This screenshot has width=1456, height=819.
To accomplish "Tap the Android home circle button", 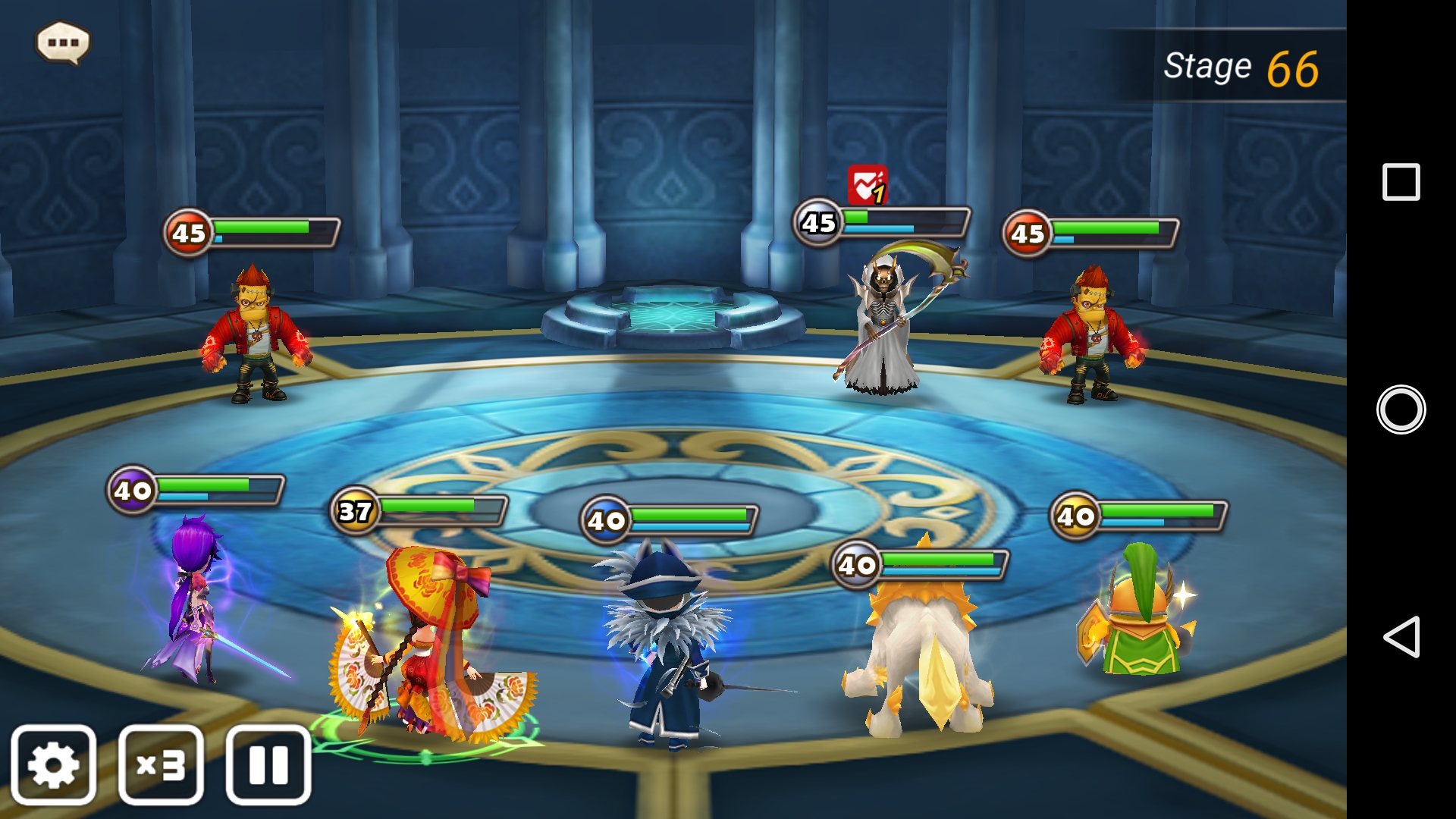I will 1401,409.
